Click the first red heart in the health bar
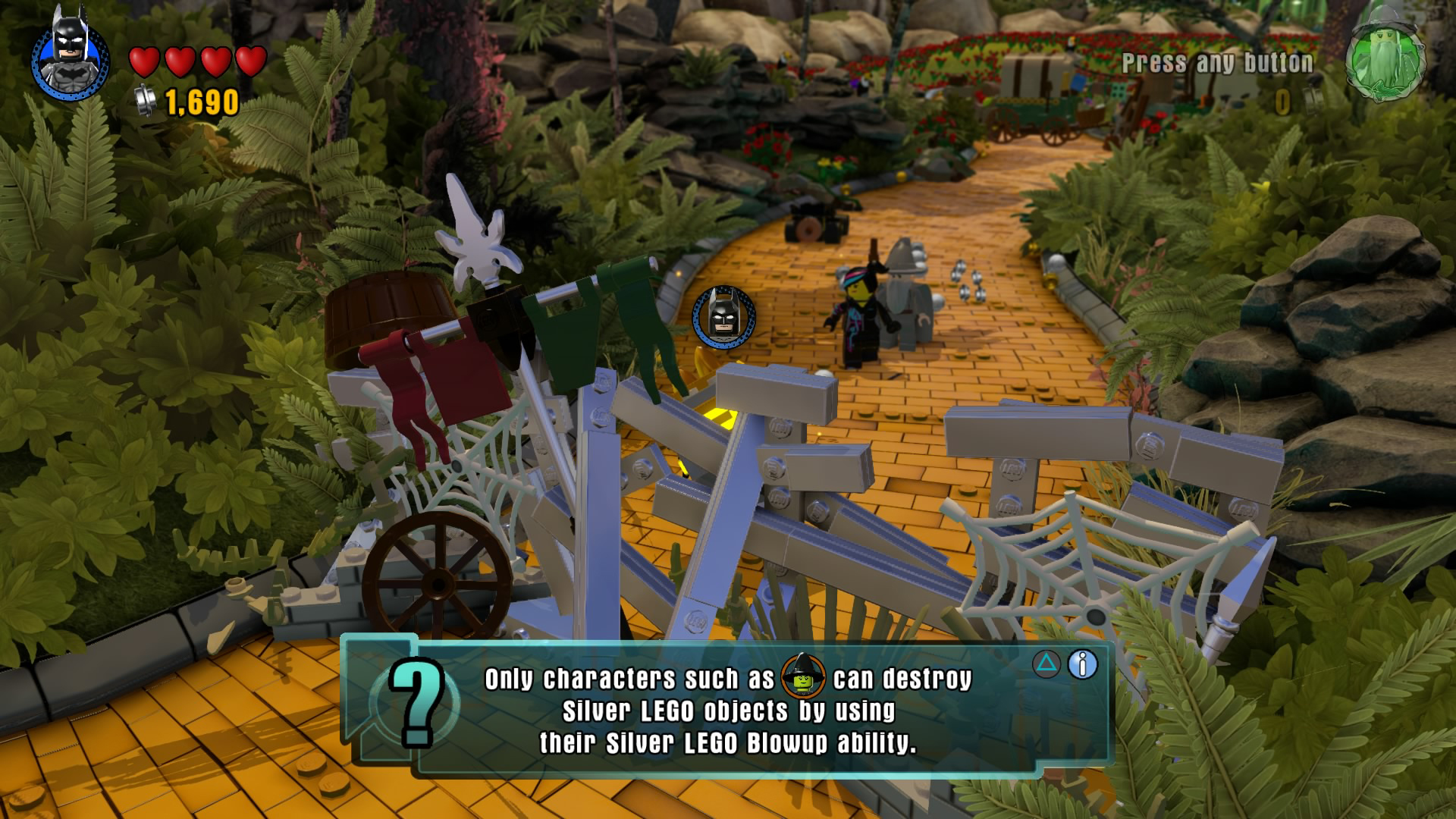Viewport: 1456px width, 819px height. (145, 63)
